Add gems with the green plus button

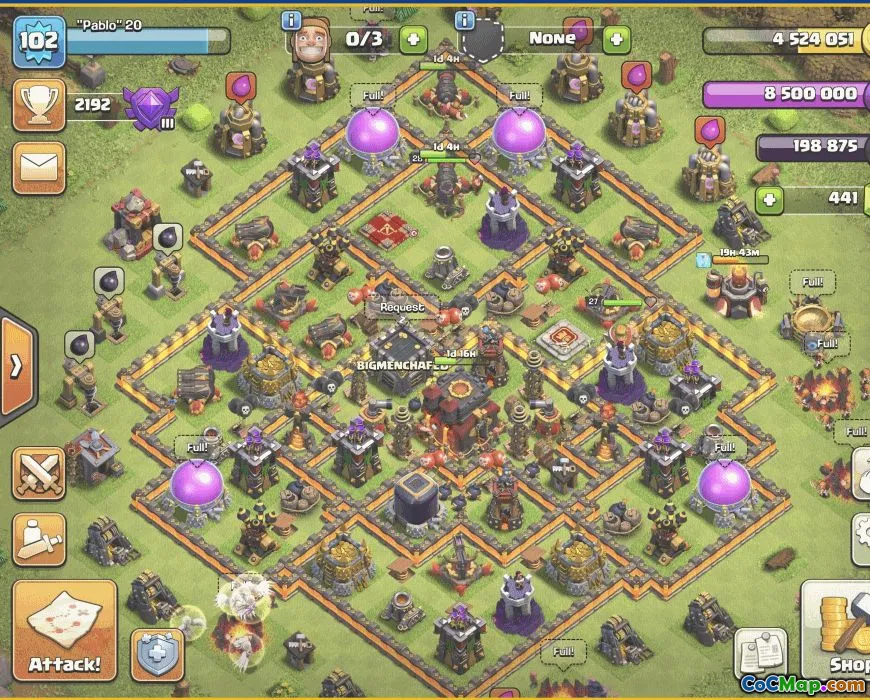769,199
